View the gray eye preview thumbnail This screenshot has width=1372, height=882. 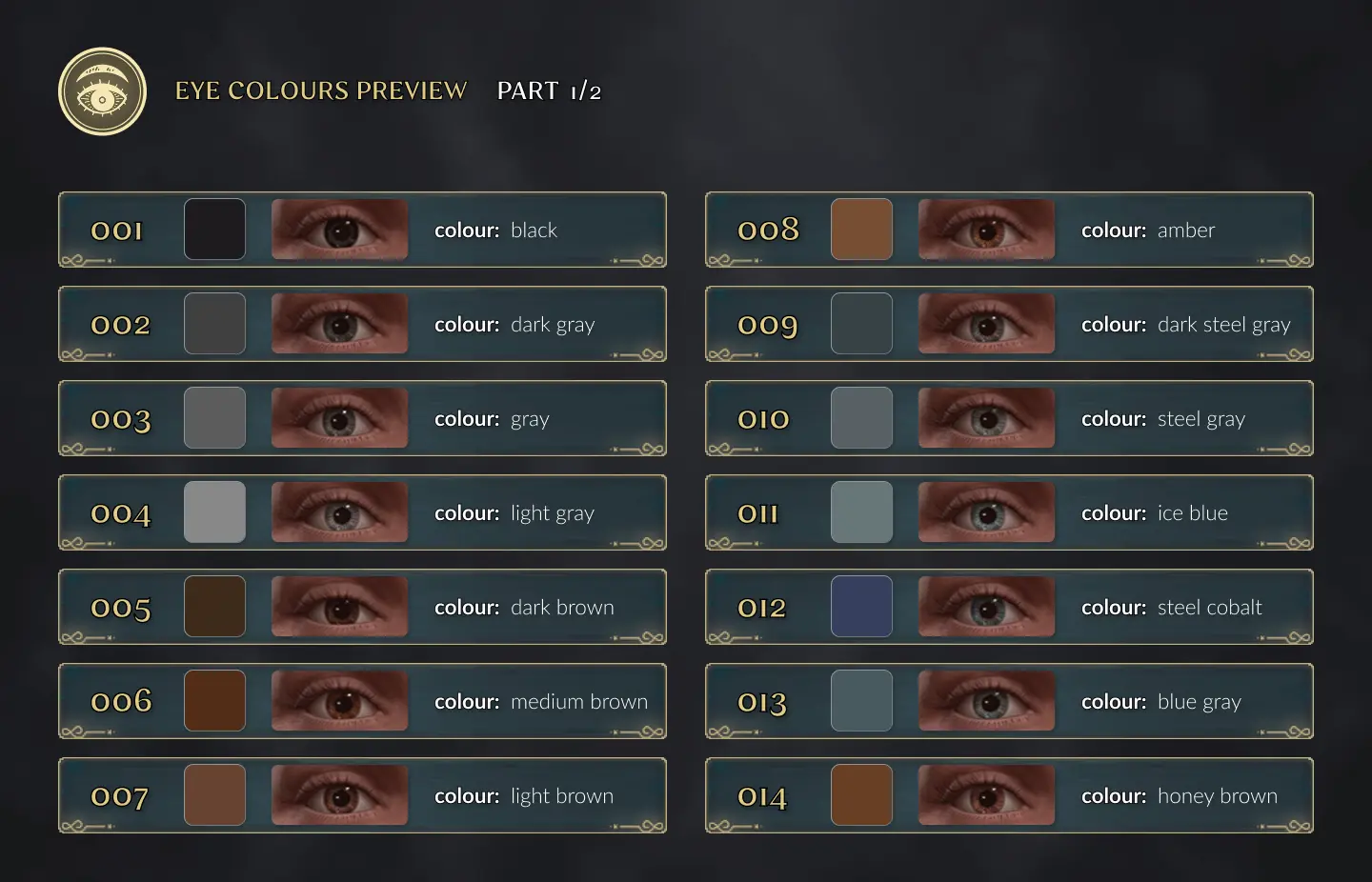(x=339, y=418)
